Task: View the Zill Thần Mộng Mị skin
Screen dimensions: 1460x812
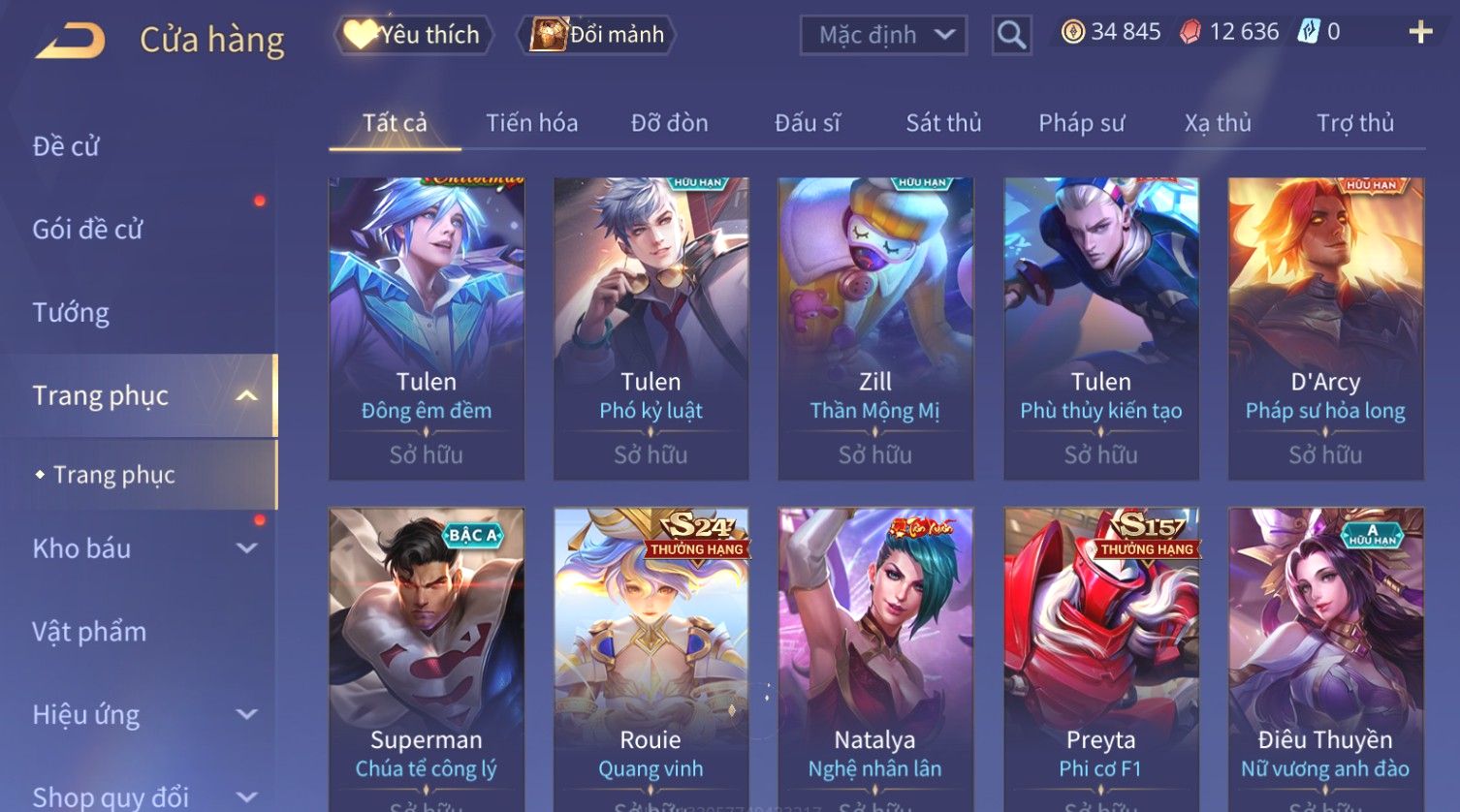Action: [875, 328]
